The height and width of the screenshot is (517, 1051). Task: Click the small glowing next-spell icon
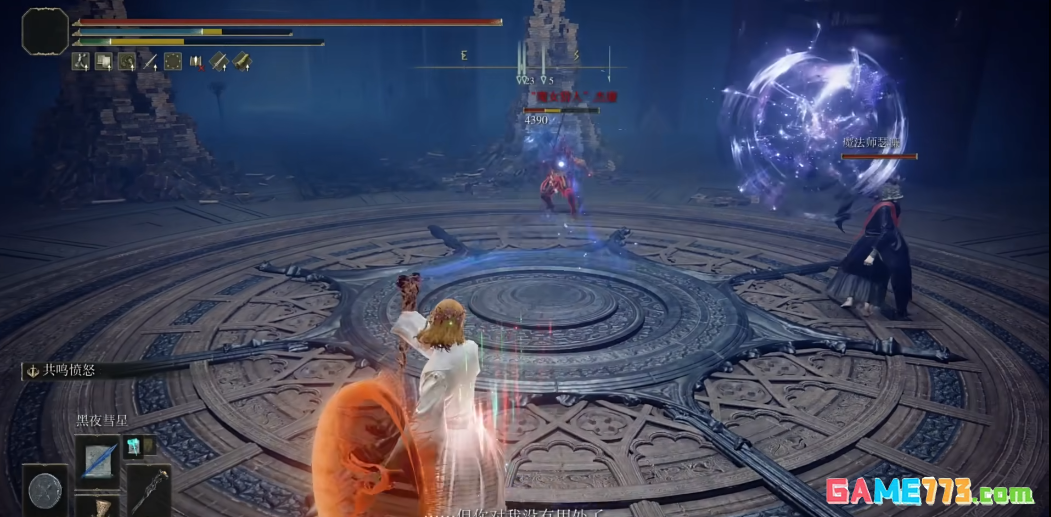134,445
